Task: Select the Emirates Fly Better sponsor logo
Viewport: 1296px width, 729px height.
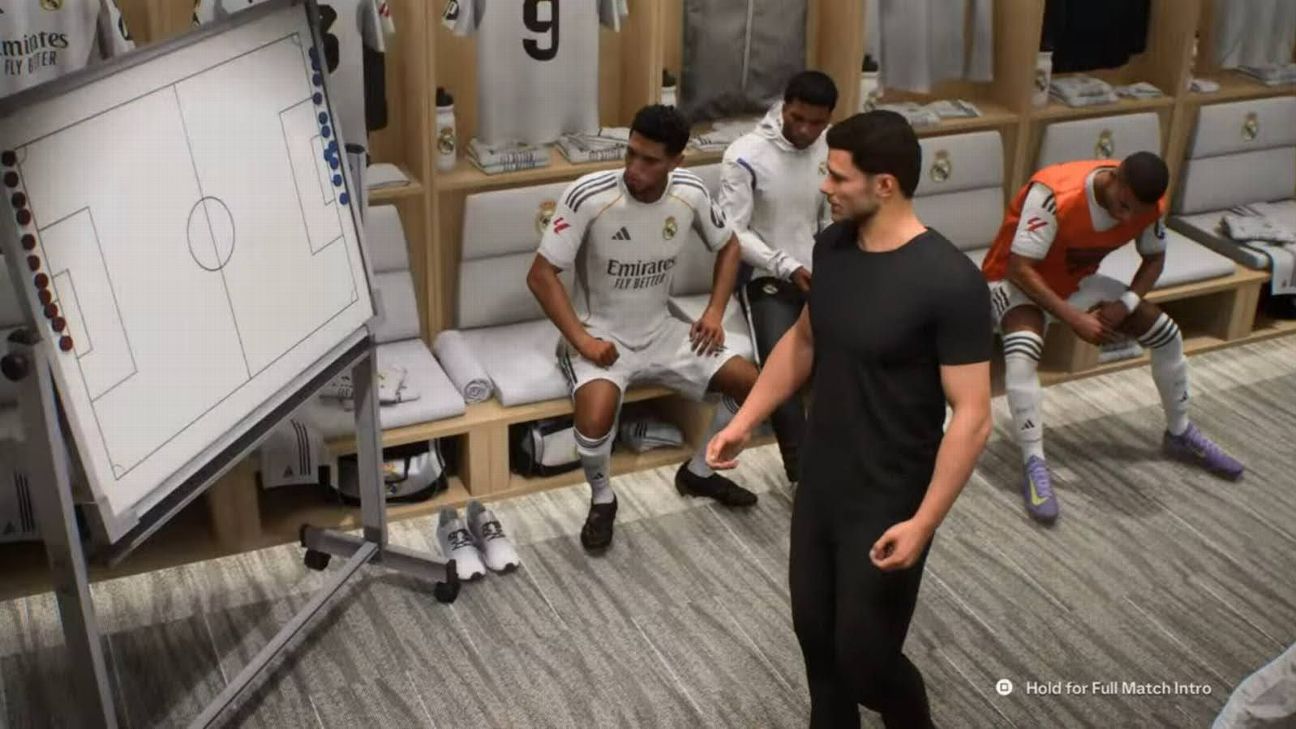Action: [640, 272]
